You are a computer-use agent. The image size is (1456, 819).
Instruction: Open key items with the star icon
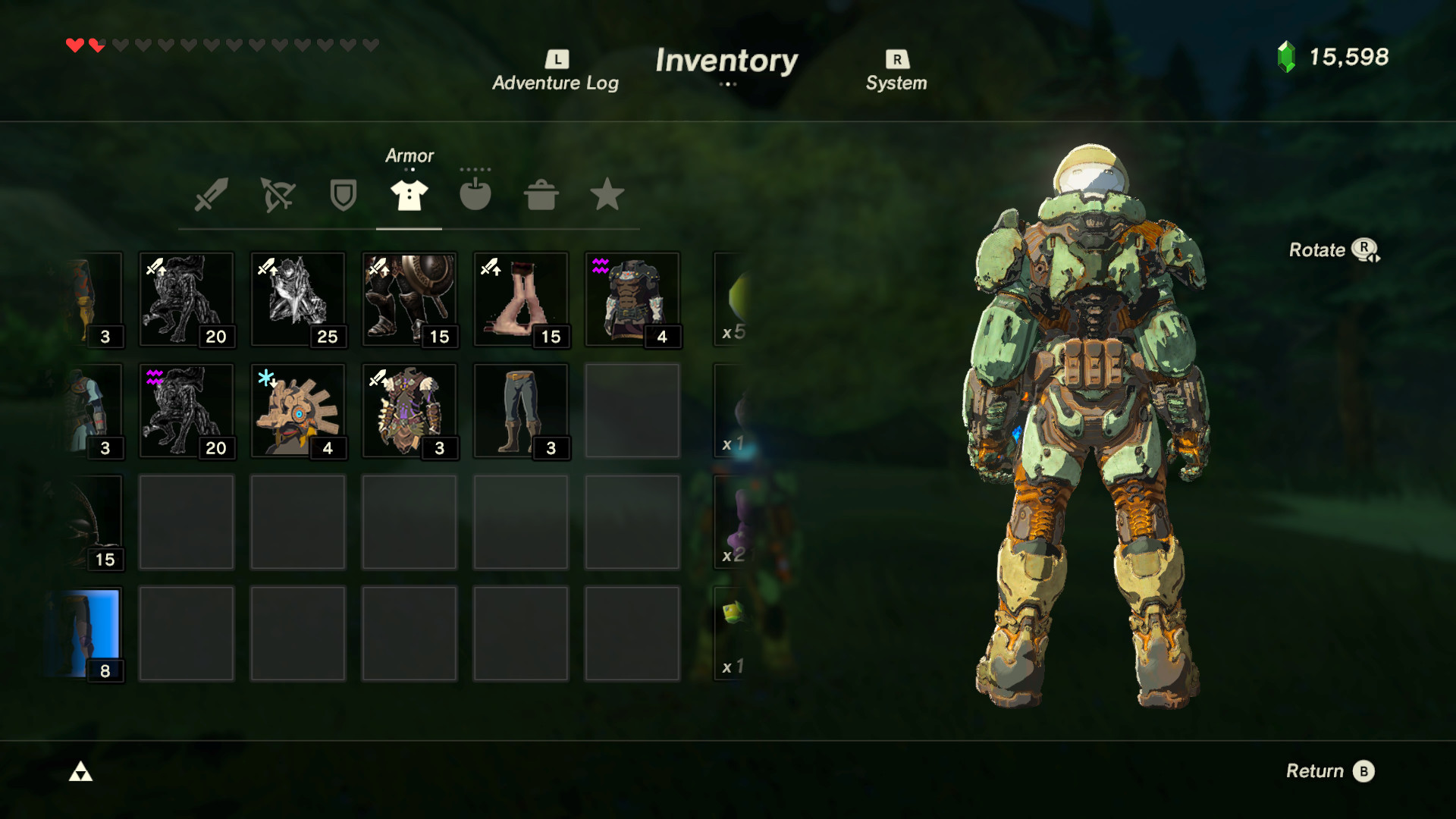[607, 195]
